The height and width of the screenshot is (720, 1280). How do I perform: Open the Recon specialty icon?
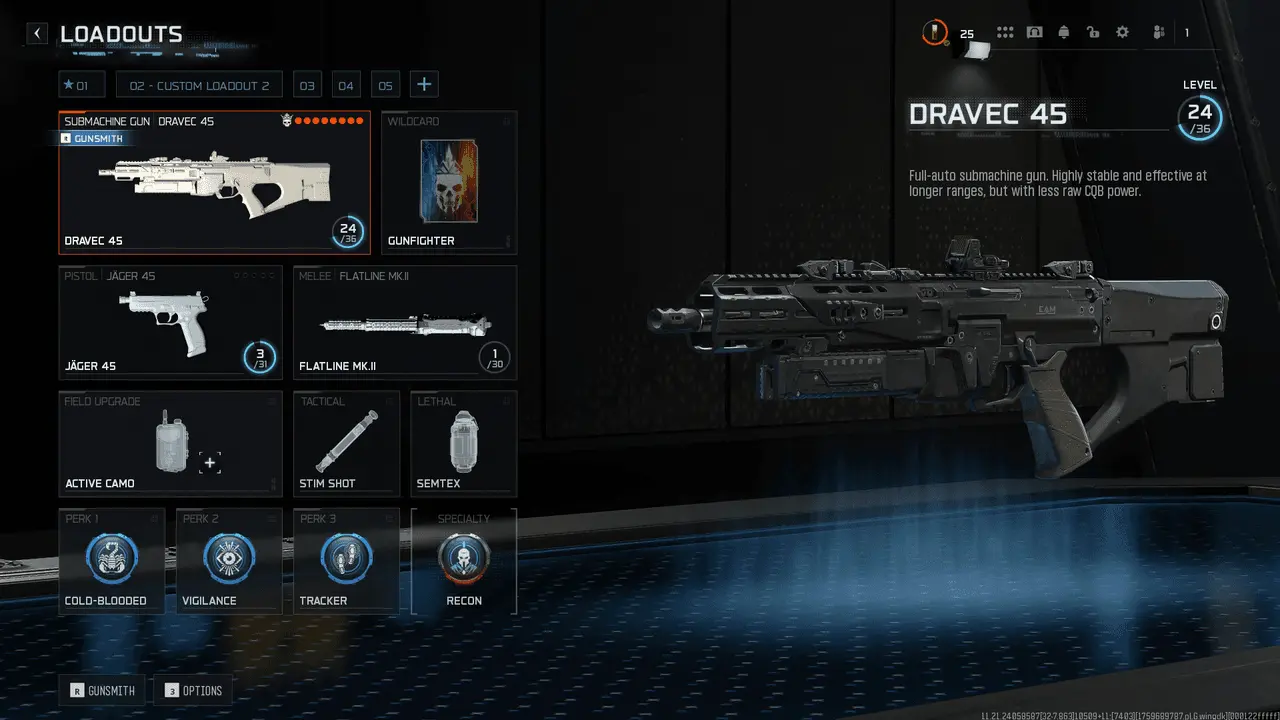pos(462,558)
